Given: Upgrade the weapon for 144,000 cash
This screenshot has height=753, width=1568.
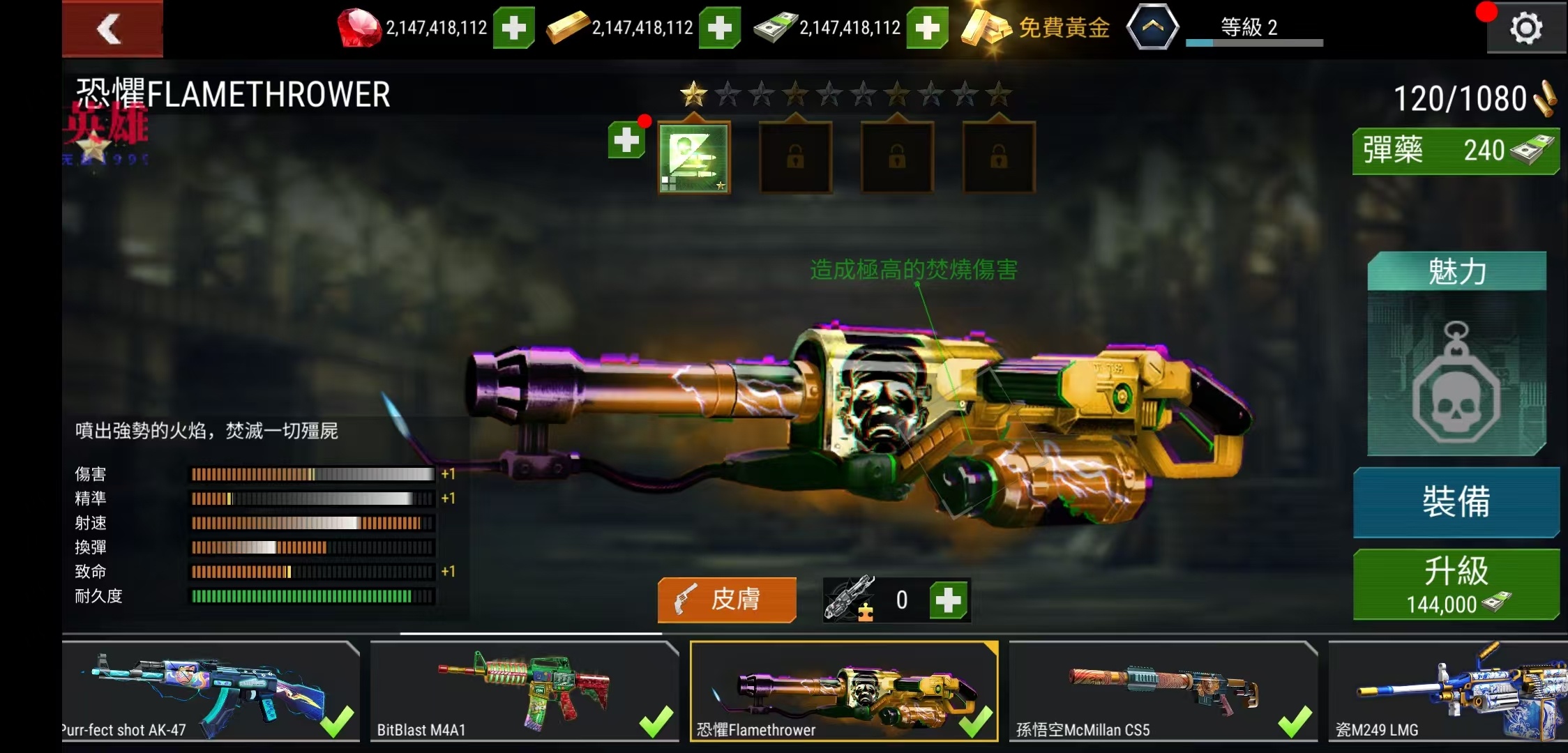Looking at the screenshot, I should click(1456, 584).
